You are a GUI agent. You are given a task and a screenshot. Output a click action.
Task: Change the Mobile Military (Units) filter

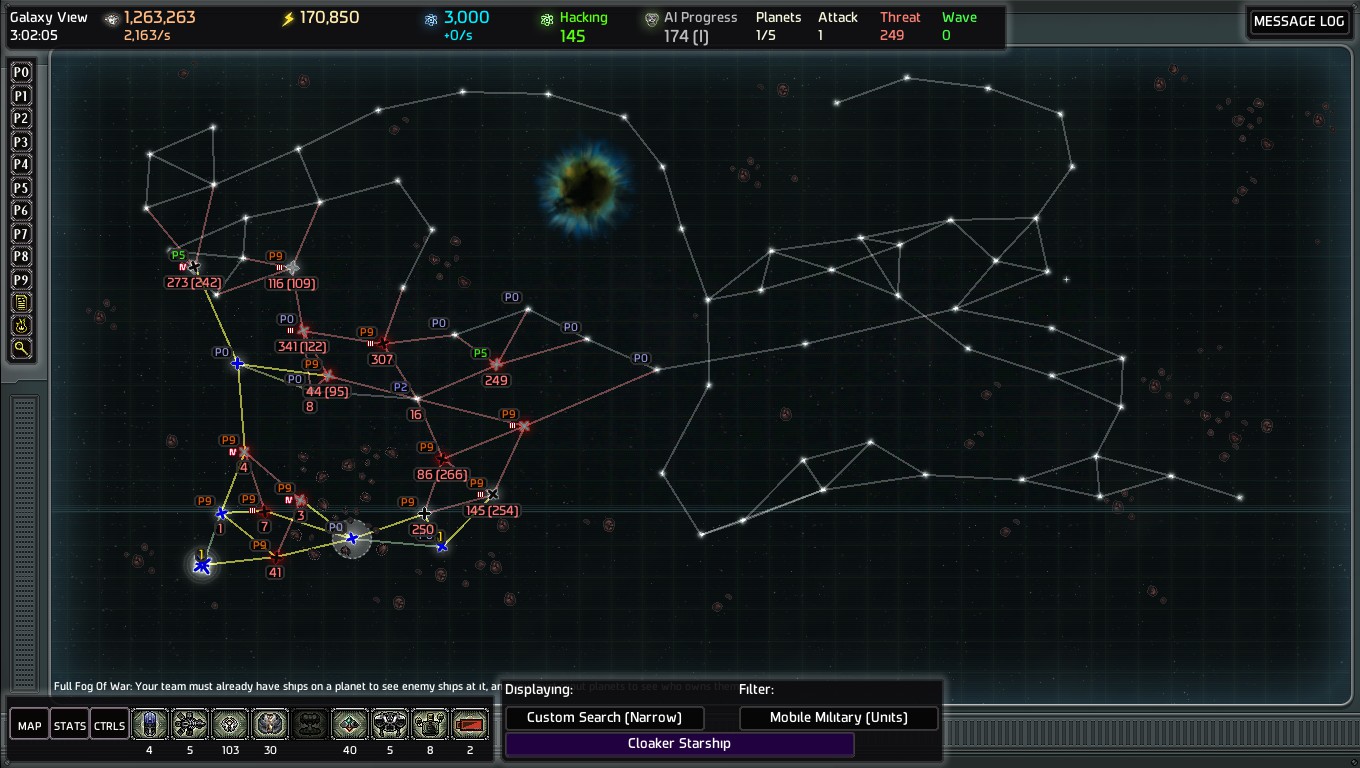(838, 717)
